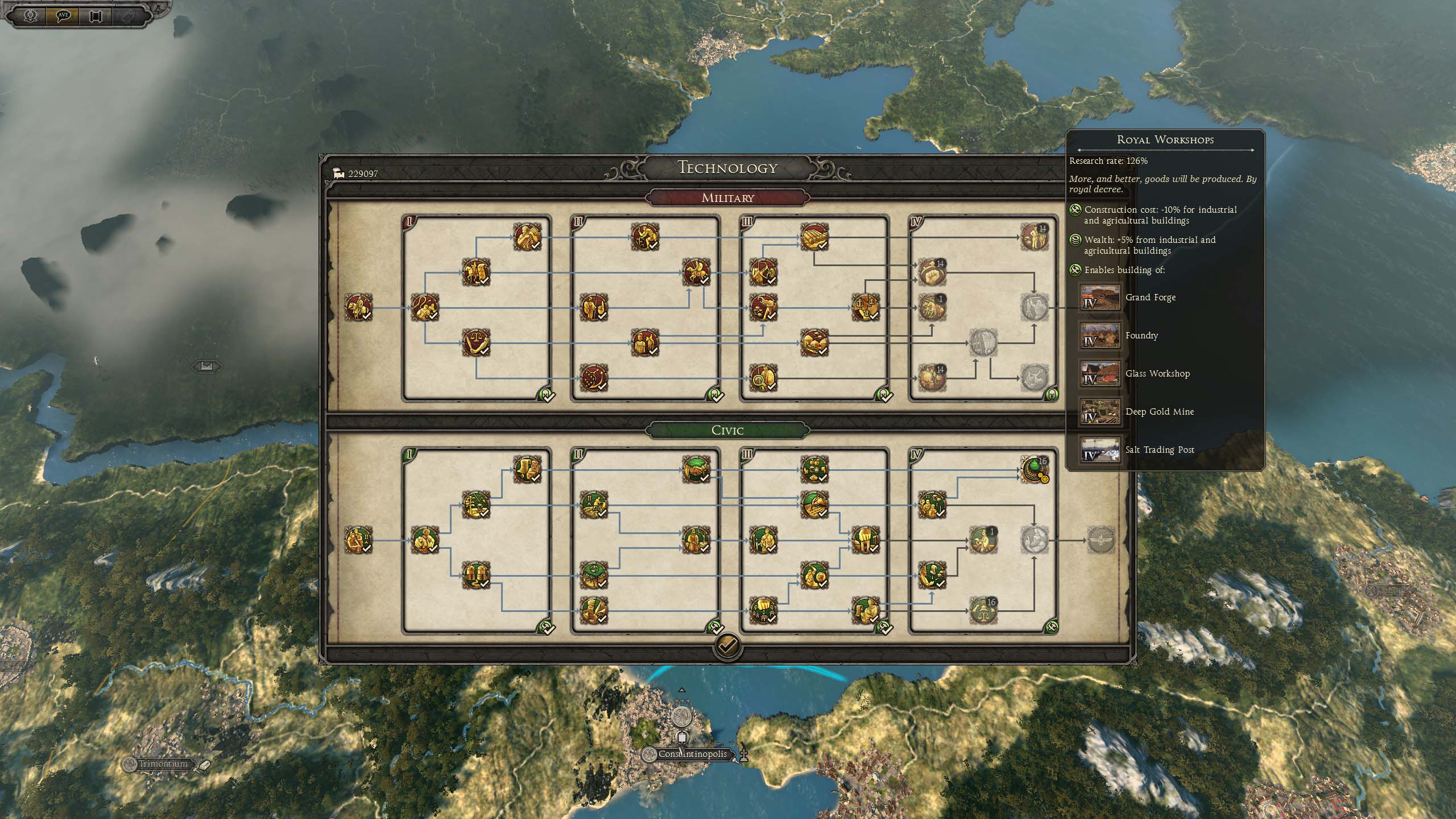The width and height of the screenshot is (1456, 819).
Task: Click the Salt Trading Post building thumbnail
Action: pos(1100,450)
